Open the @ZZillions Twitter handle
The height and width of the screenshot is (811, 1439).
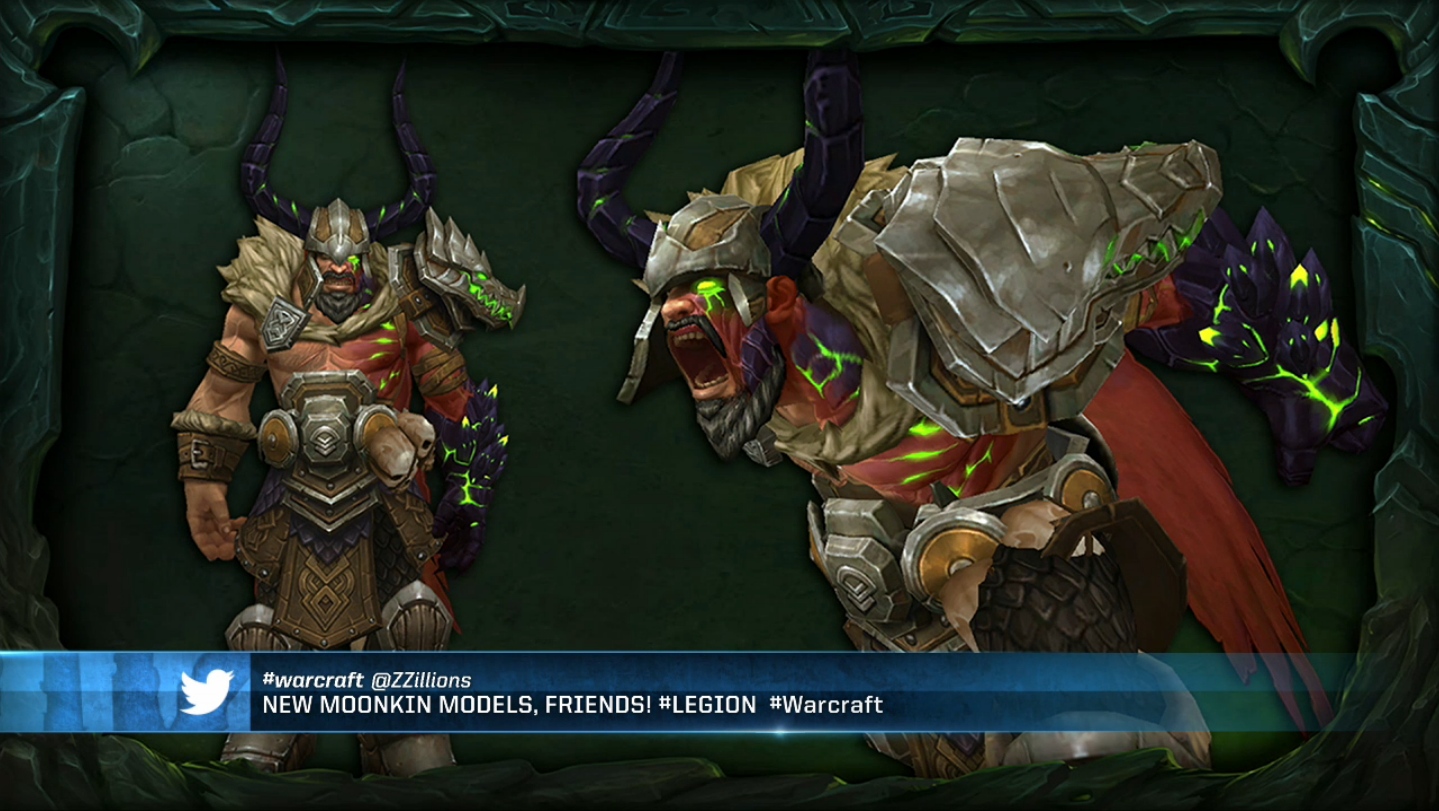pyautogui.click(x=420, y=680)
